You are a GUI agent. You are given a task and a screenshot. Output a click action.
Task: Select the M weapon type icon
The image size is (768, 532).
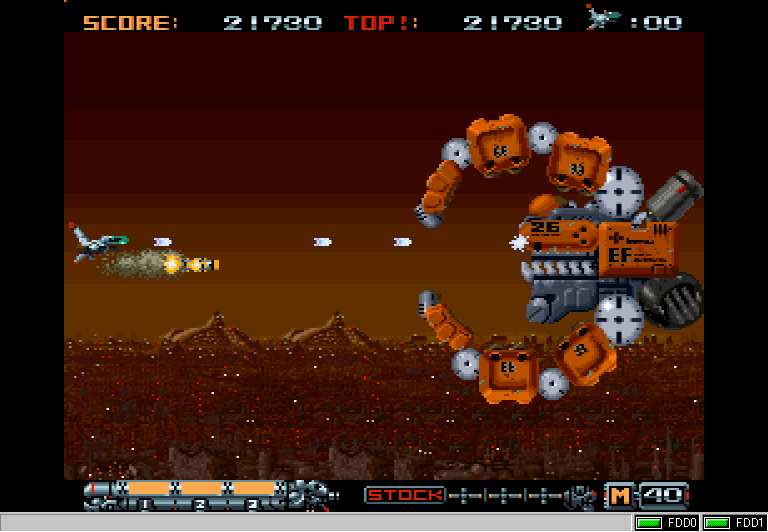click(619, 495)
